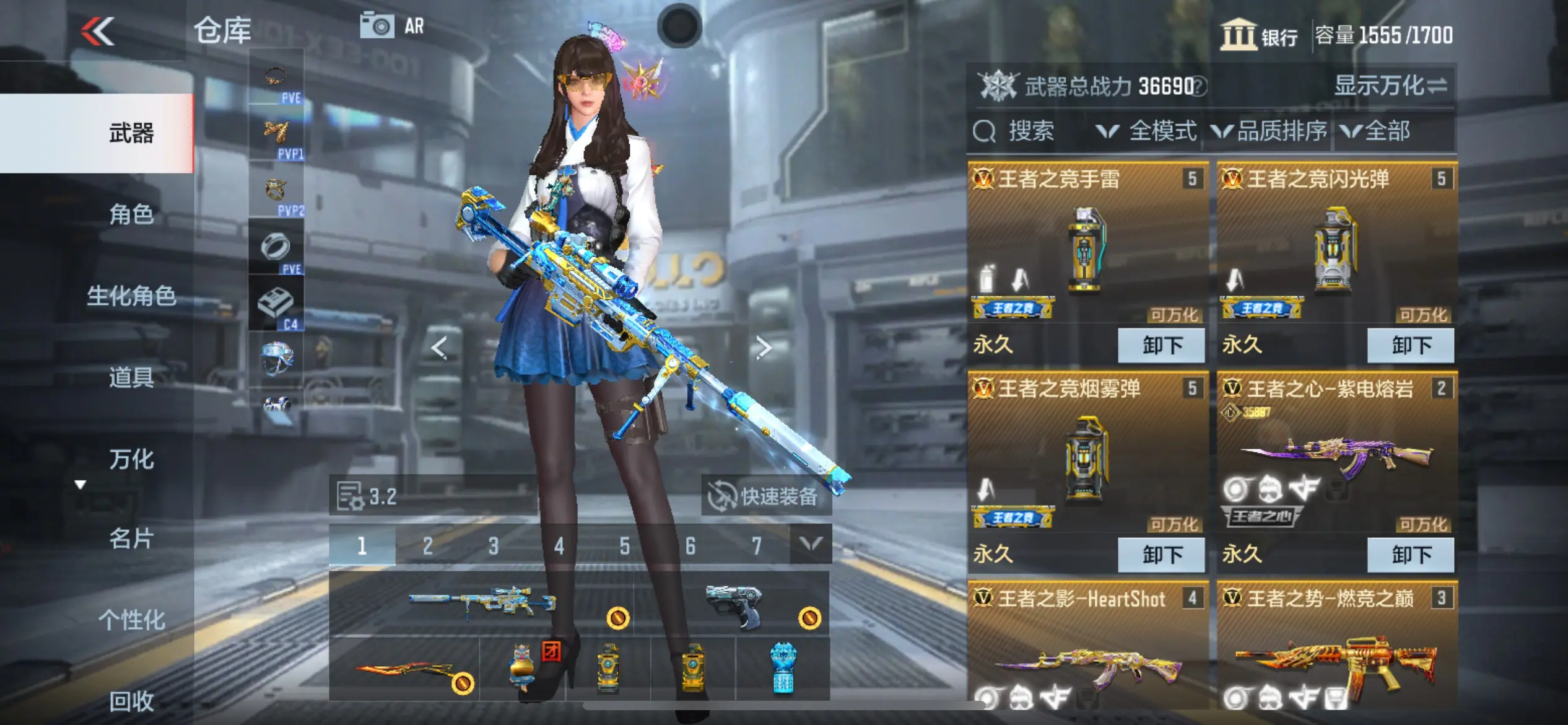This screenshot has width=1568, height=725.
Task: Switch to the 角色 character tab
Action: point(131,214)
